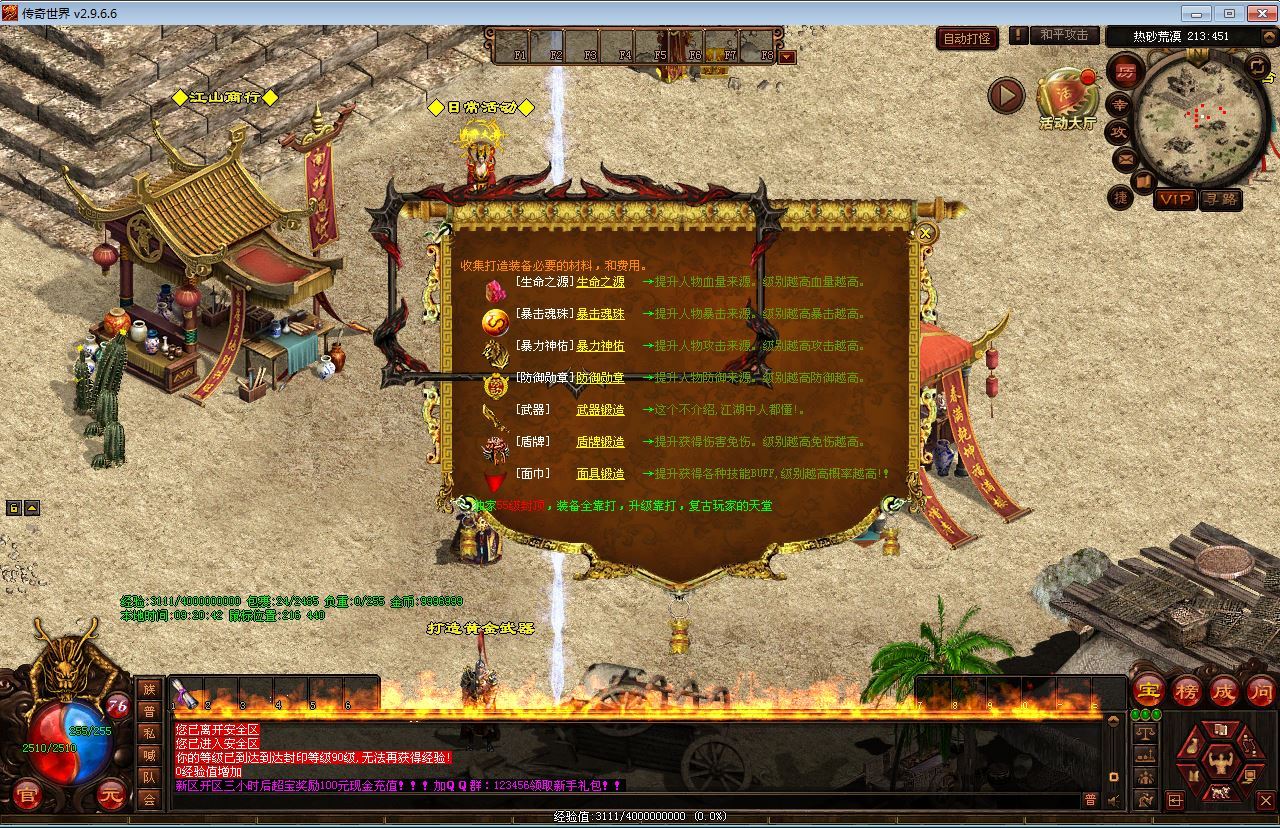Open the 宝 treasure shop button

tap(1149, 691)
